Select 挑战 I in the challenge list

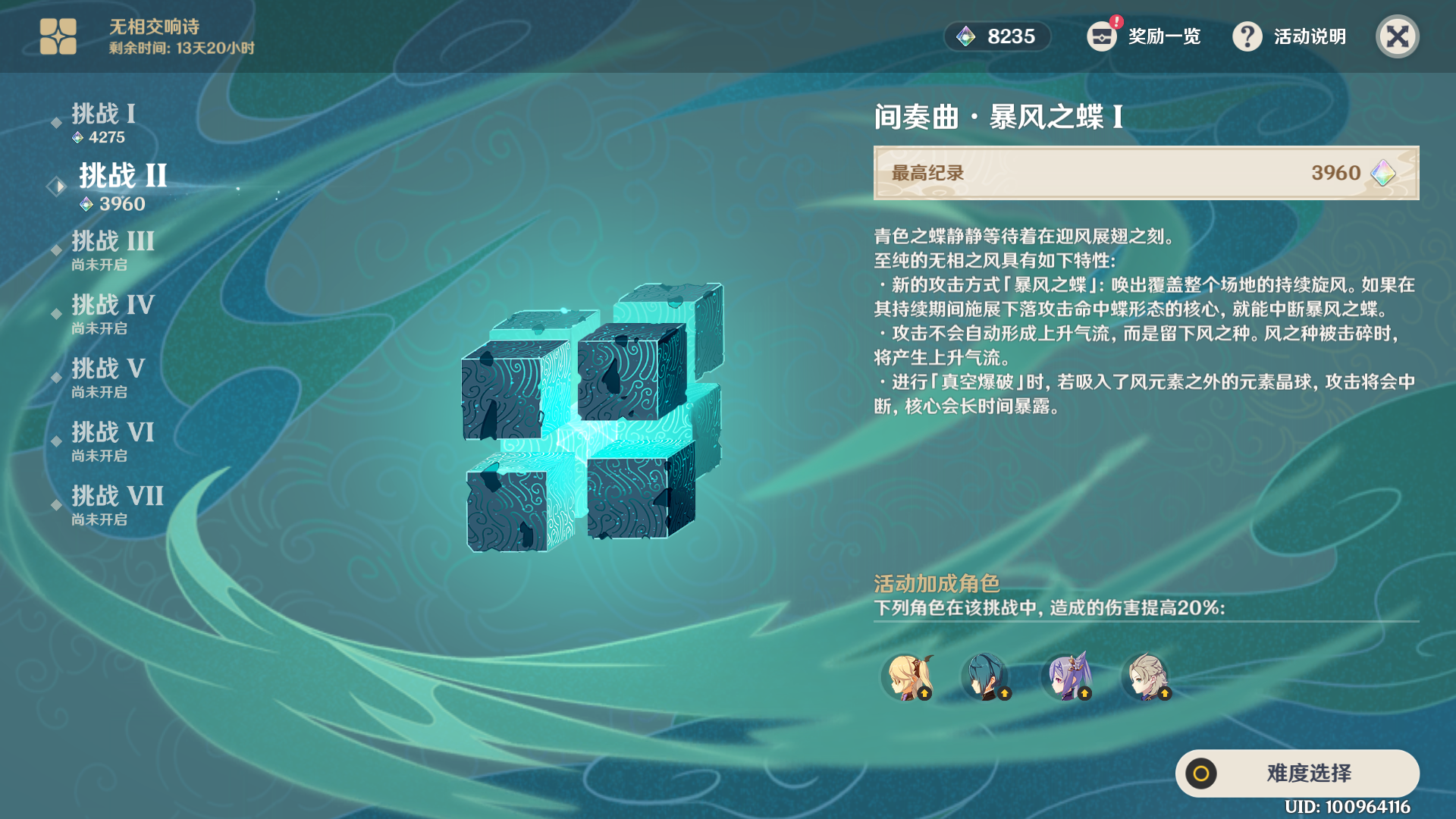[102, 115]
